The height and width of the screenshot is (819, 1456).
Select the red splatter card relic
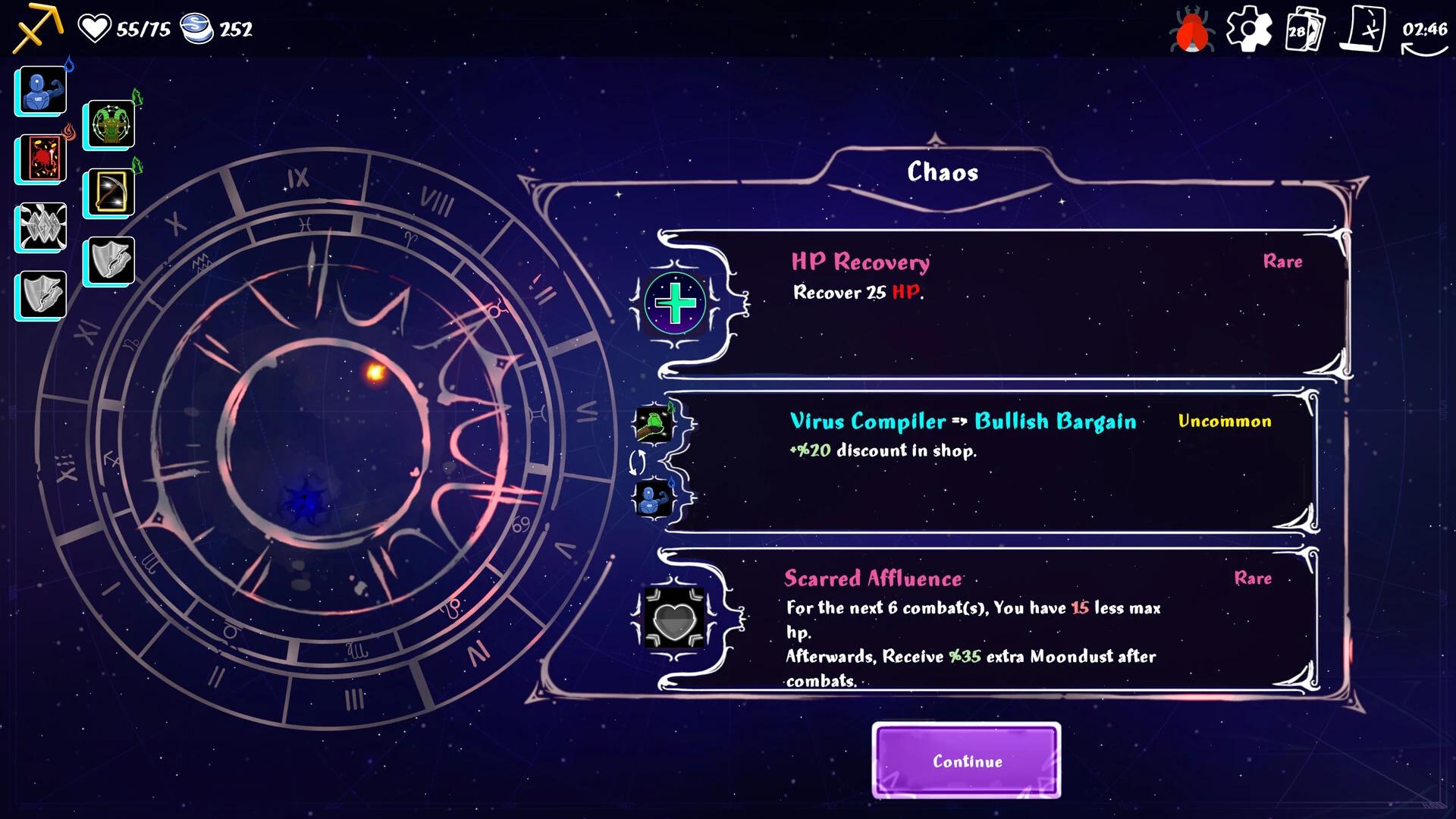click(x=42, y=158)
